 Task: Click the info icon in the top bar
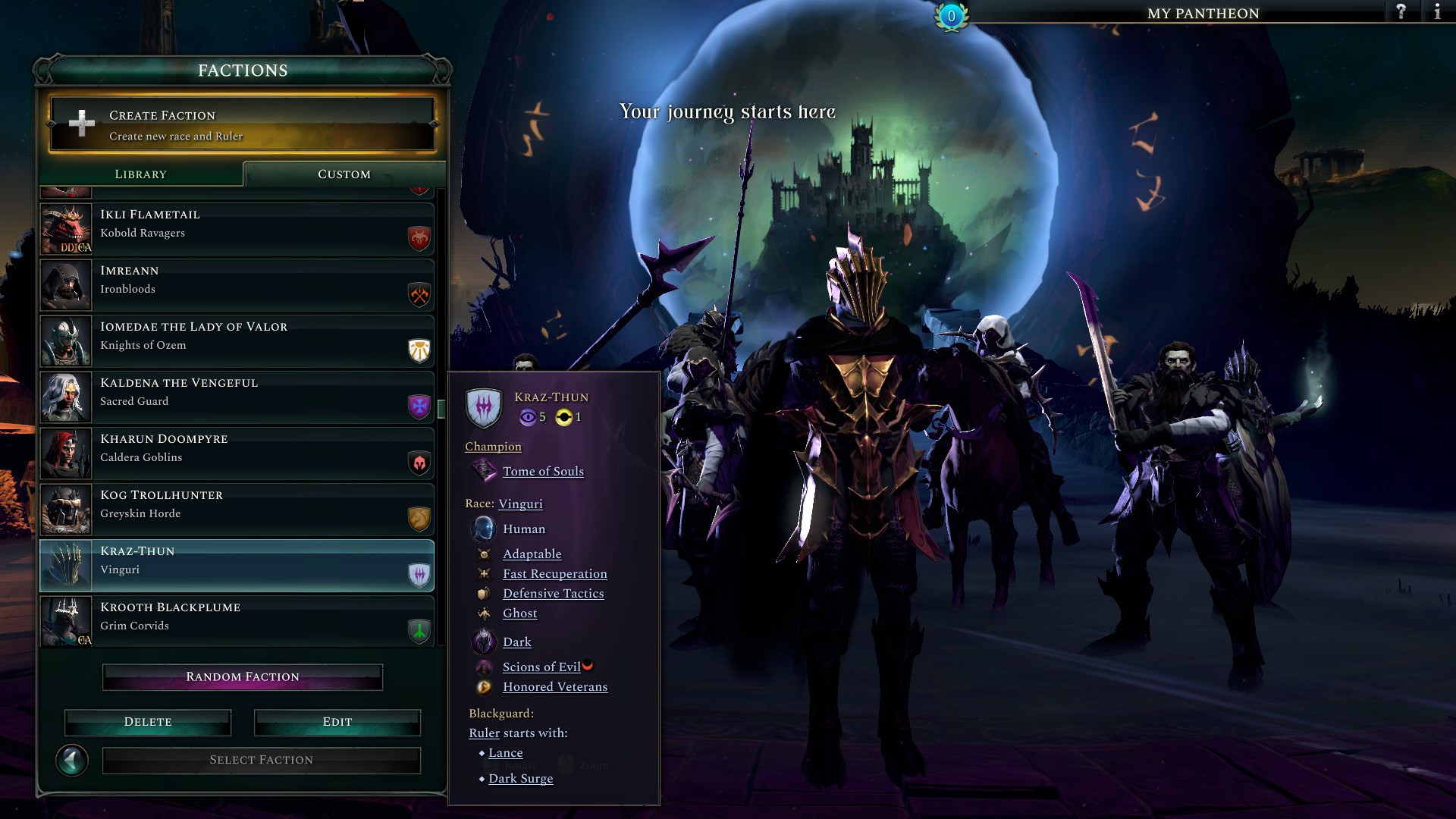tap(1438, 12)
